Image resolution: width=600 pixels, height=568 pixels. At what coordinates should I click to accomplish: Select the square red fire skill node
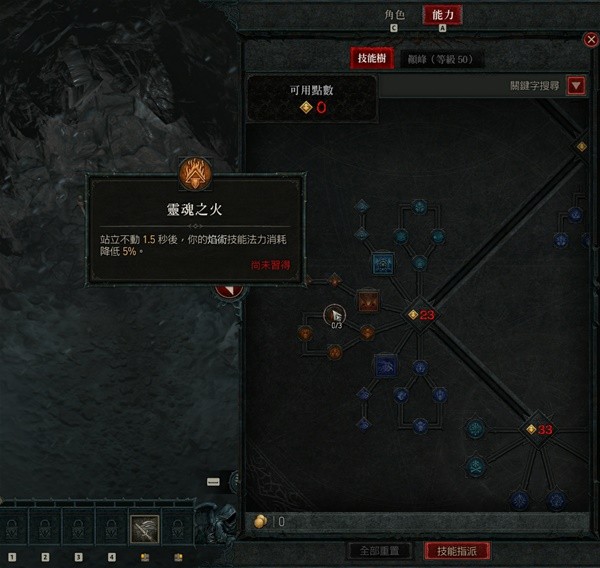(368, 299)
